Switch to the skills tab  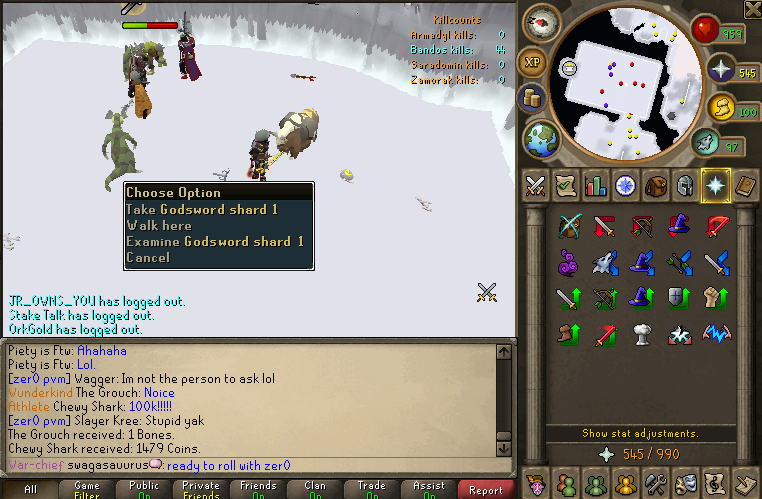click(595, 186)
